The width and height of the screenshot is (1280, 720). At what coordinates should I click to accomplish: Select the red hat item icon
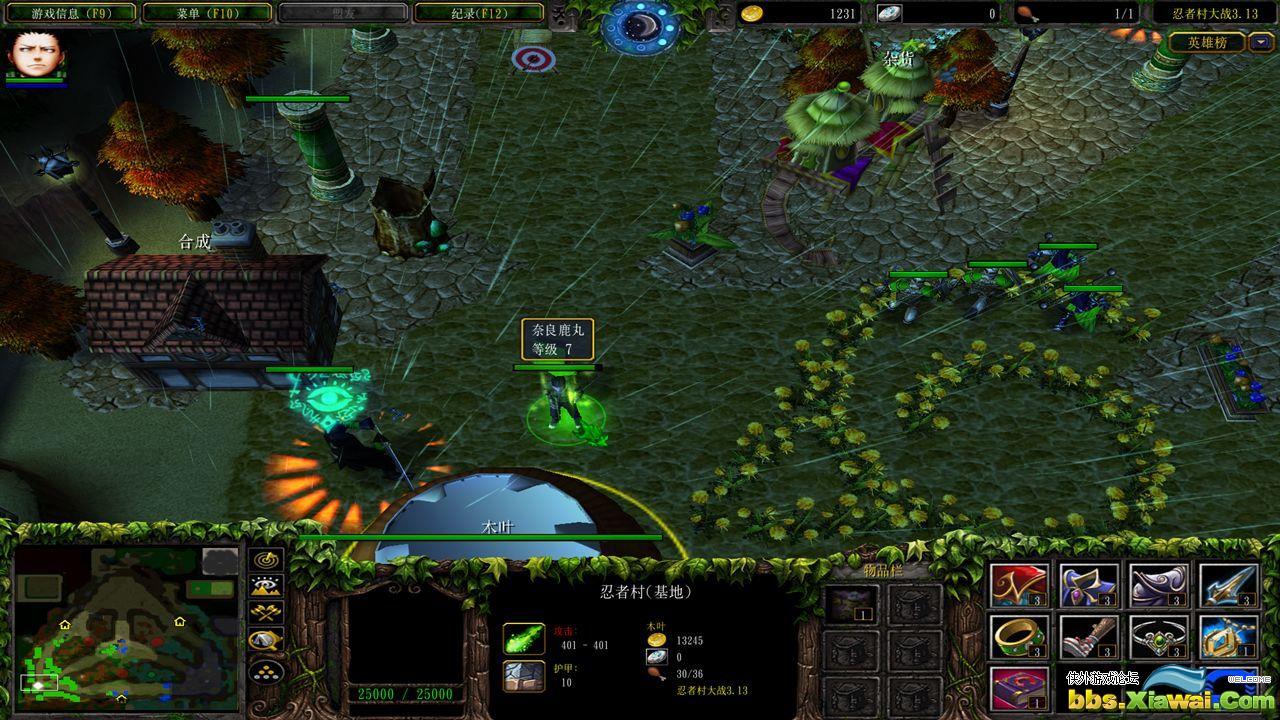pos(1020,586)
